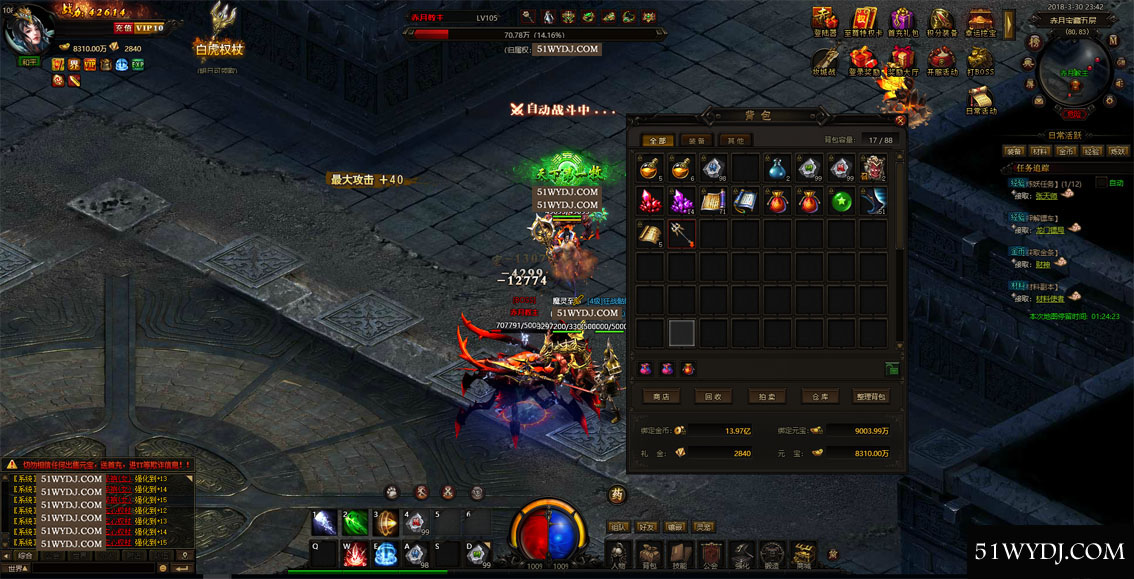Open the 日常活动 scroll icon
Viewport: 1134px width, 579px height.
coord(980,98)
